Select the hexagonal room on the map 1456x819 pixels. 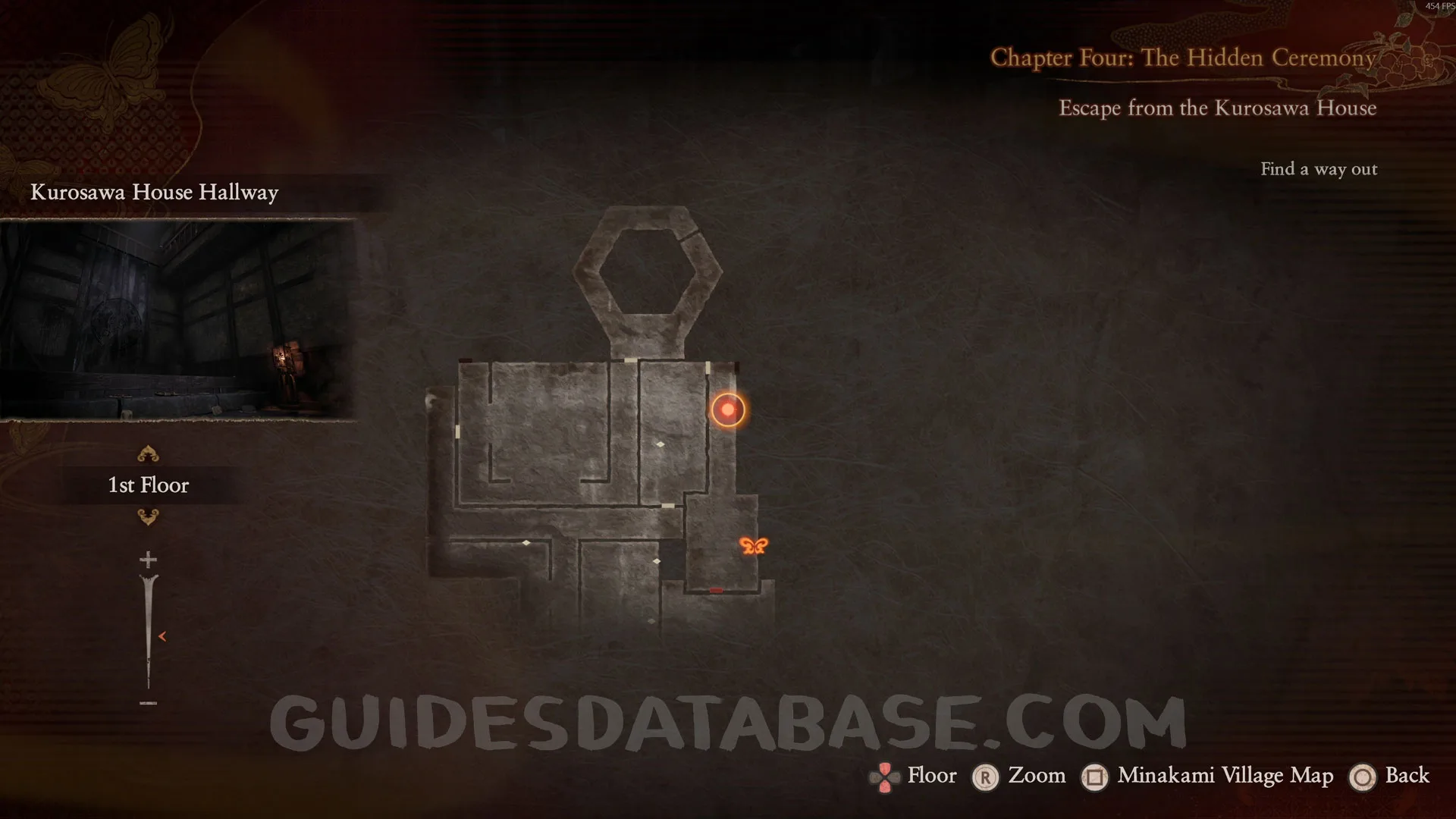(648, 270)
